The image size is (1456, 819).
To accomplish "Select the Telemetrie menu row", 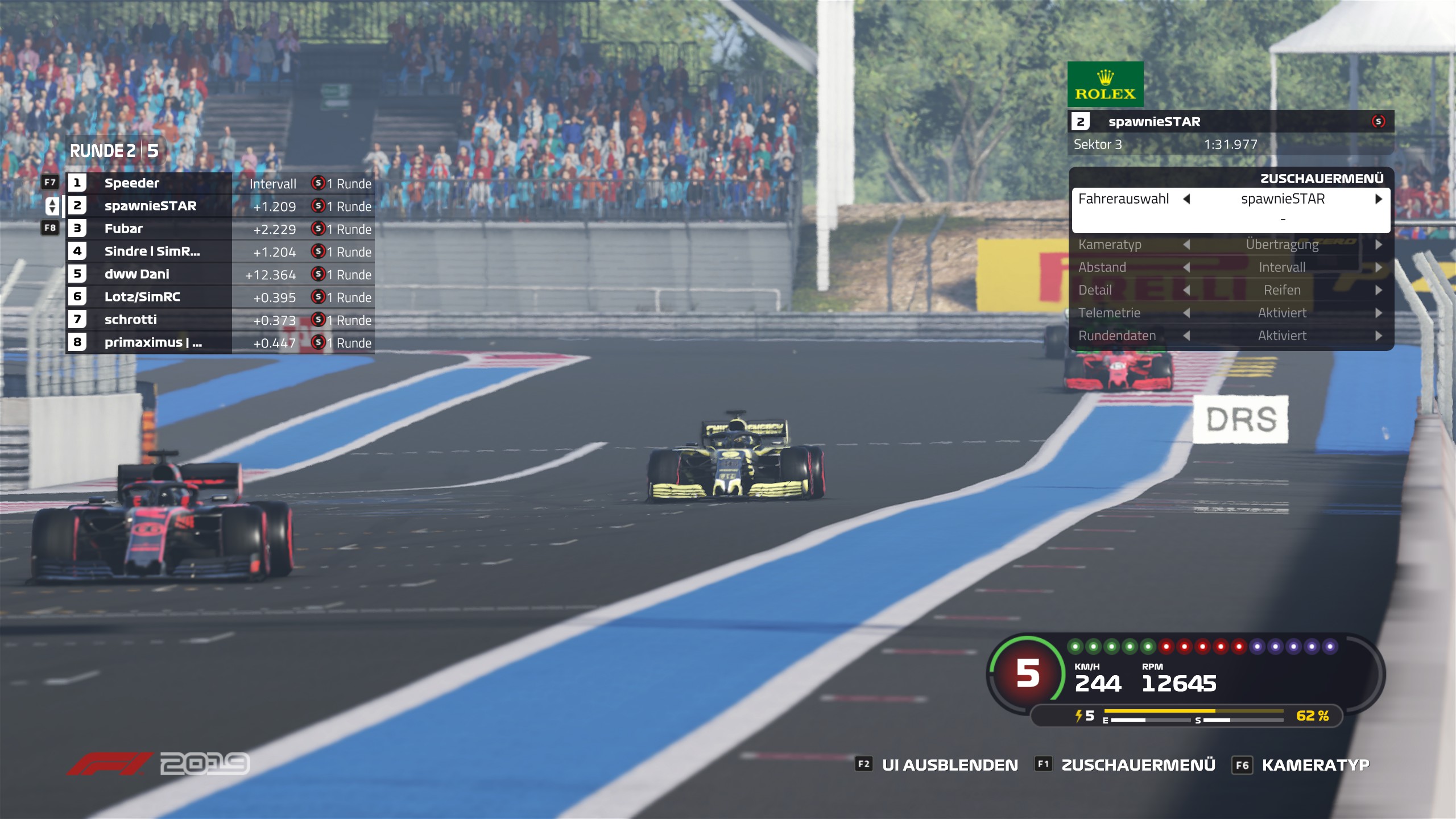I will pyautogui.click(x=1110, y=313).
